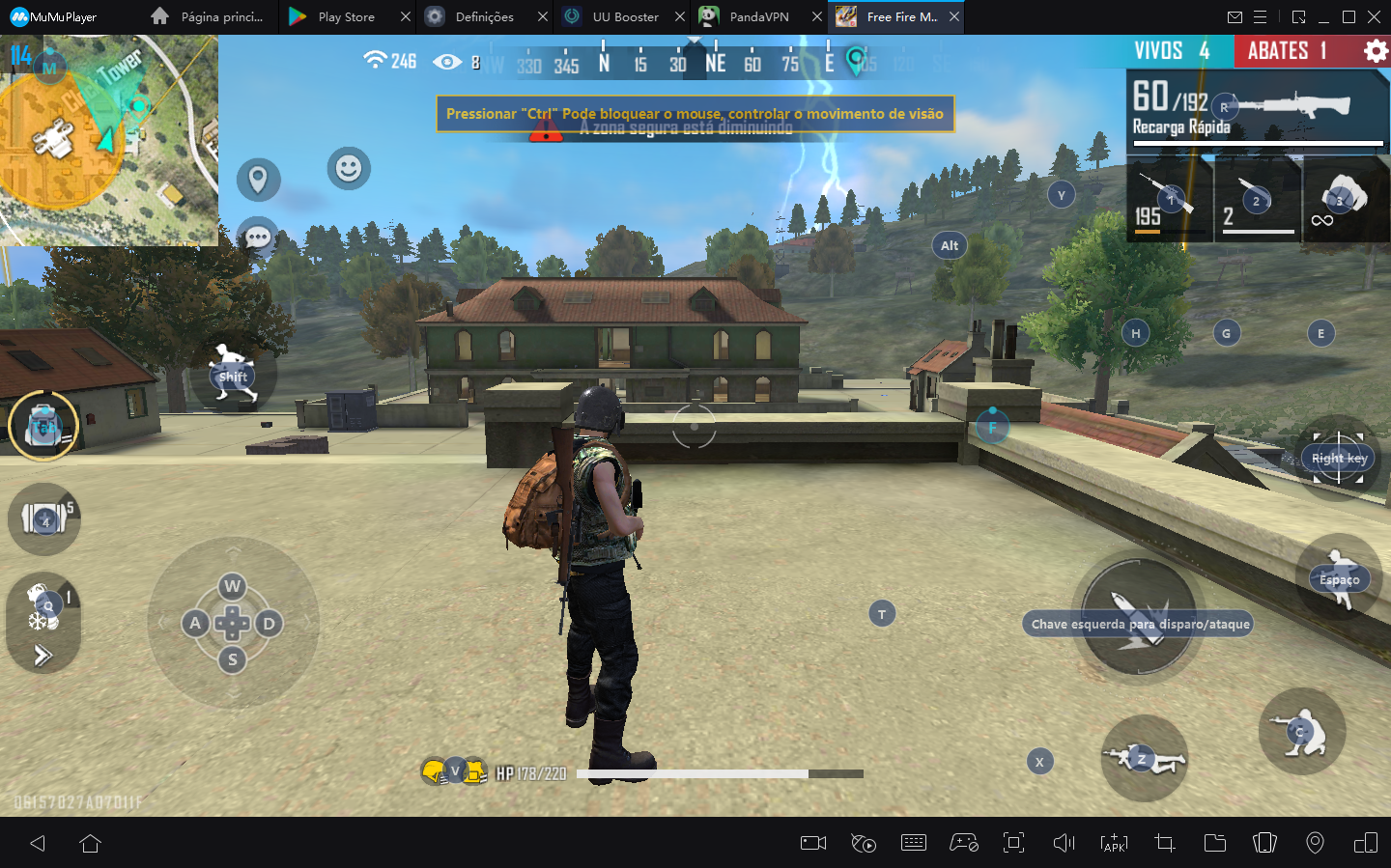Image resolution: width=1391 pixels, height=868 pixels.
Task: Open game settings via gear button
Action: pos(1376,50)
